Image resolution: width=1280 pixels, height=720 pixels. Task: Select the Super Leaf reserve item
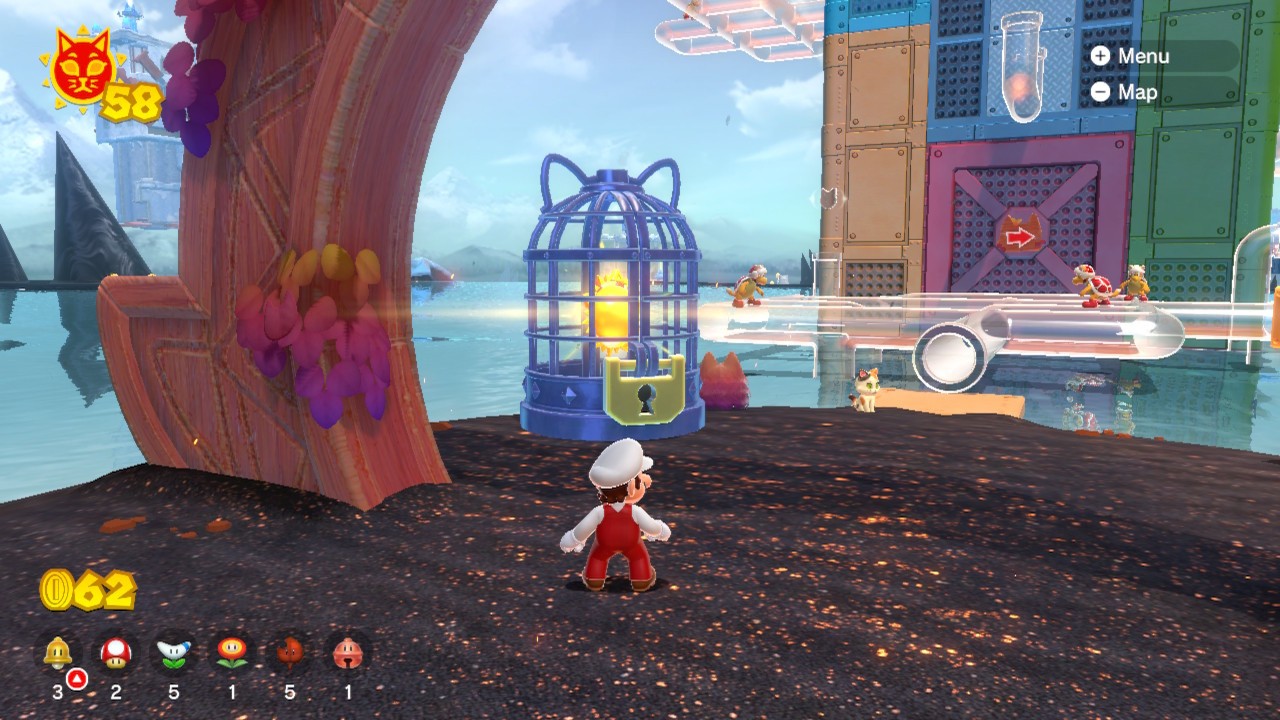point(290,653)
